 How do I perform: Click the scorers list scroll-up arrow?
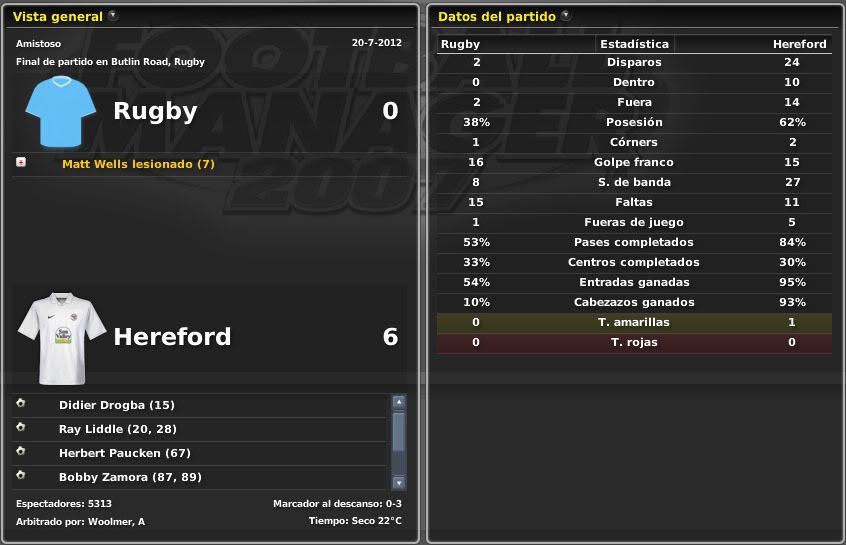pyautogui.click(x=399, y=402)
